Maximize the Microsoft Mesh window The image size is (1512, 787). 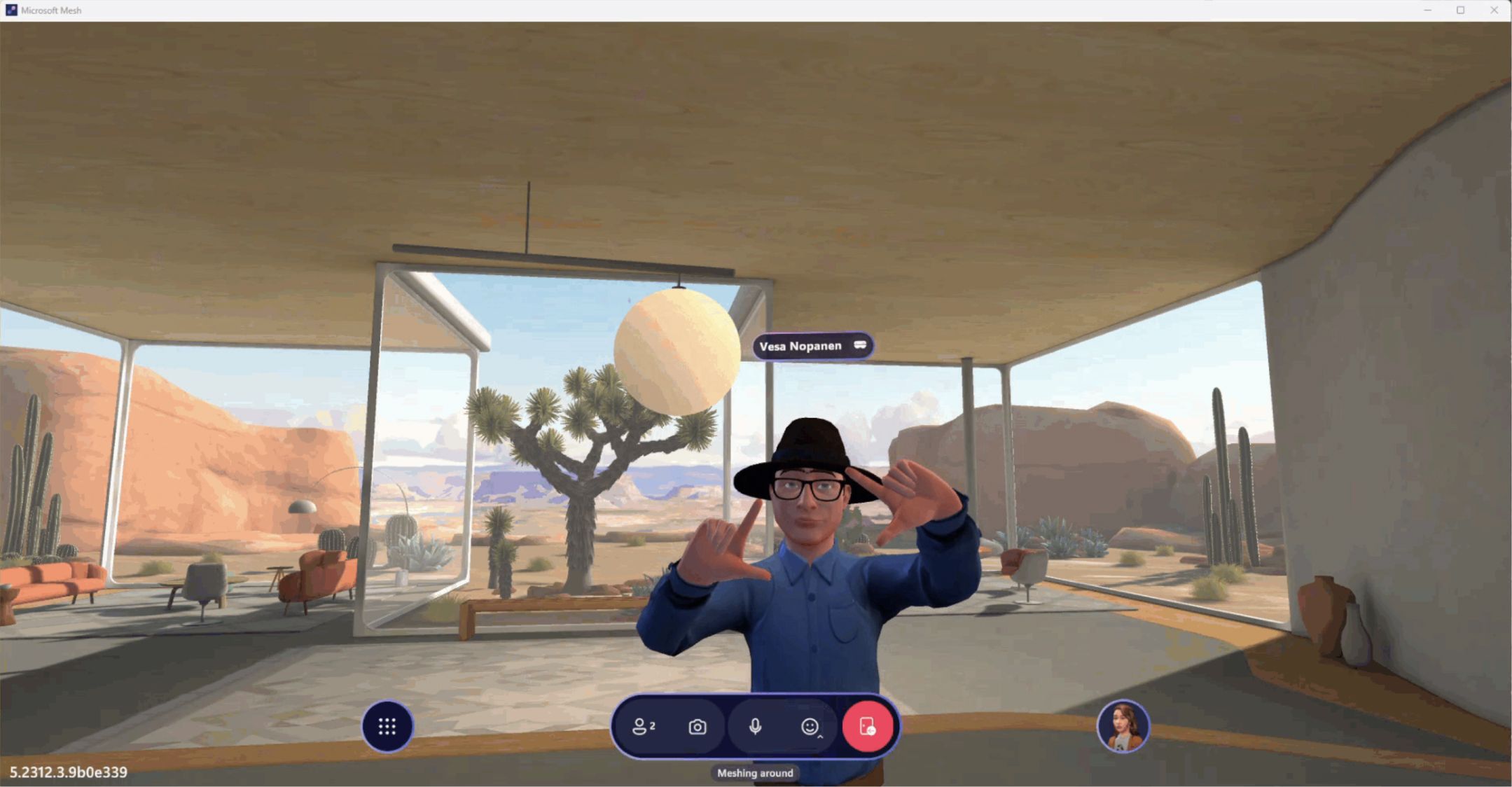point(1461,10)
